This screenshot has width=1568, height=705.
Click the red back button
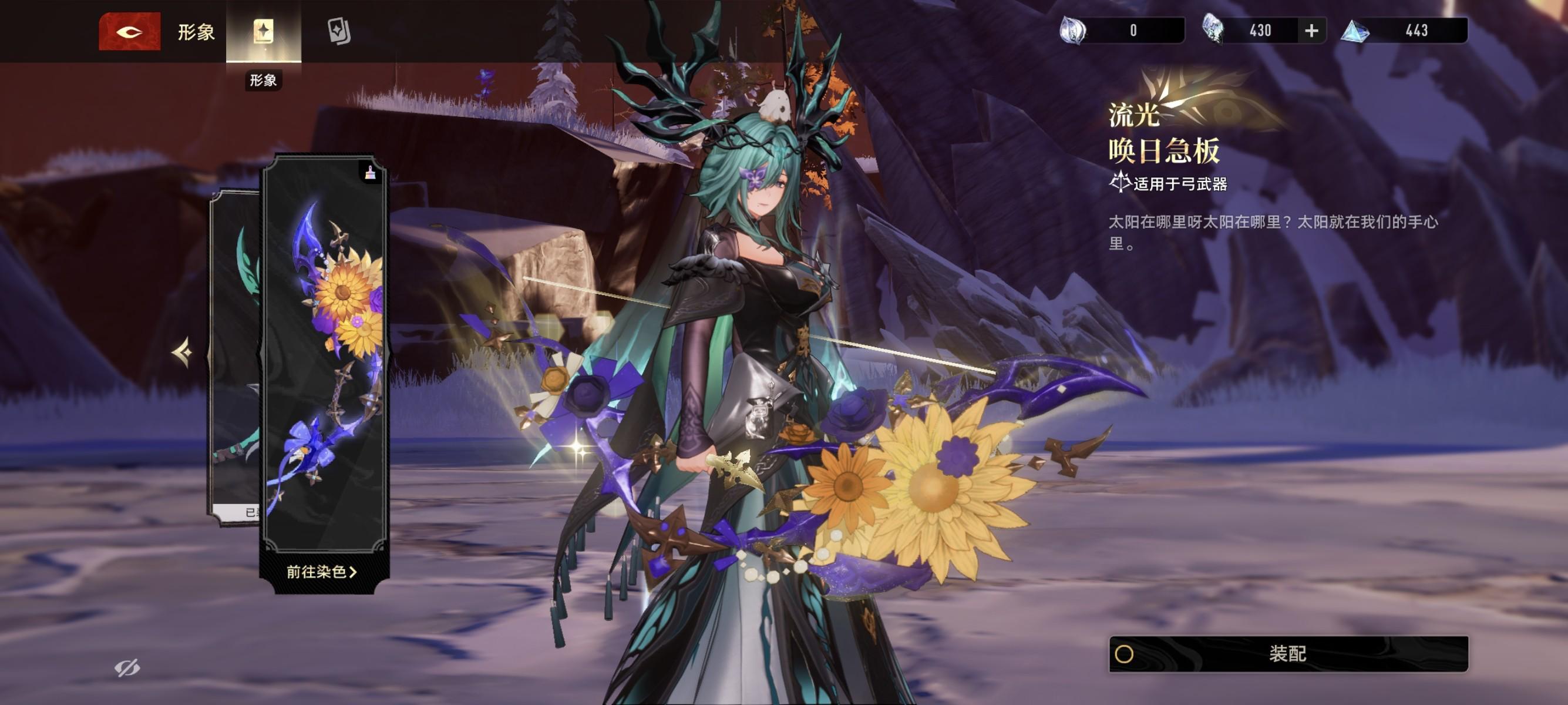(129, 31)
